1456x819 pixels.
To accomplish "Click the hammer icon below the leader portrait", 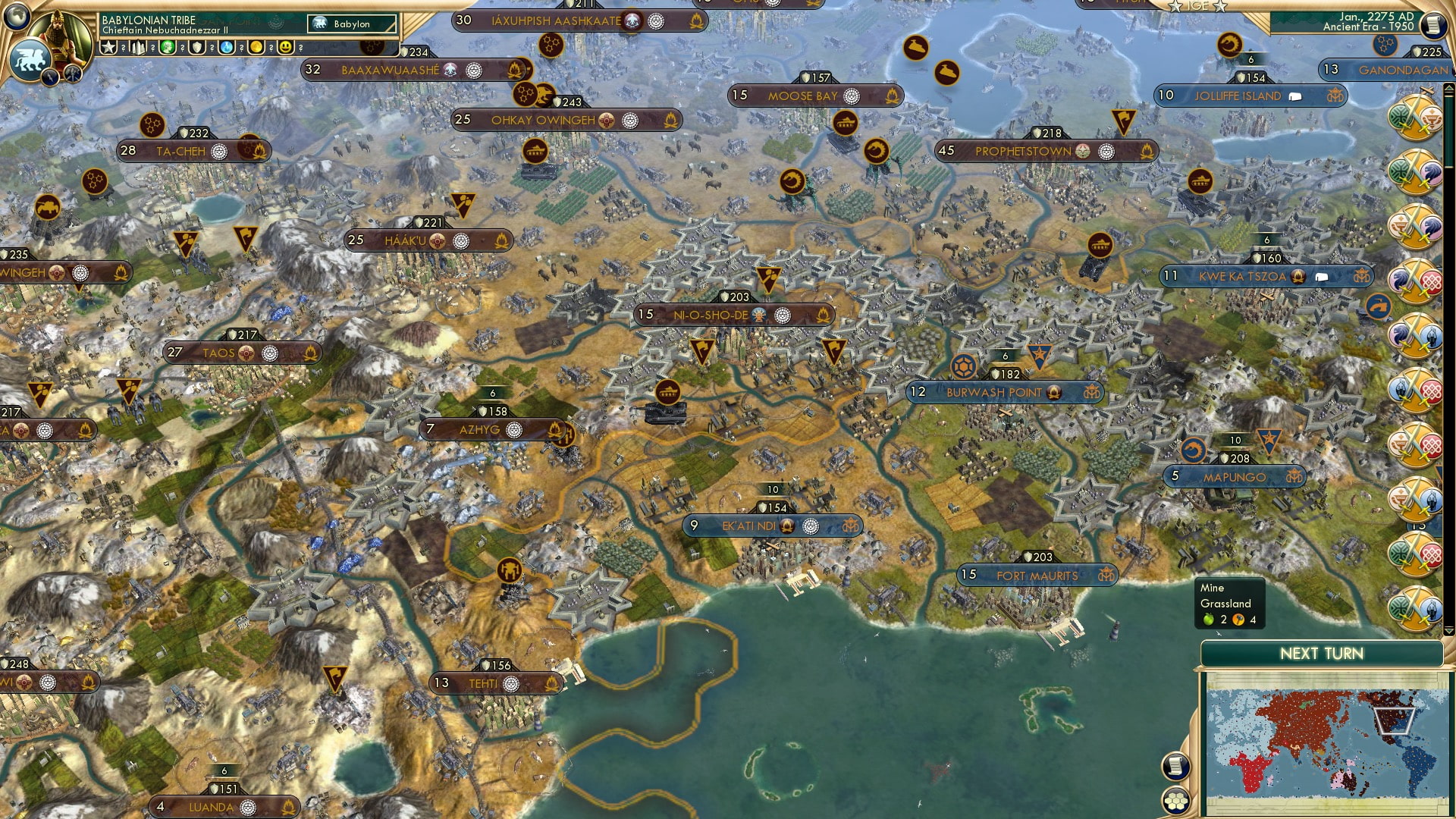I will 72,74.
